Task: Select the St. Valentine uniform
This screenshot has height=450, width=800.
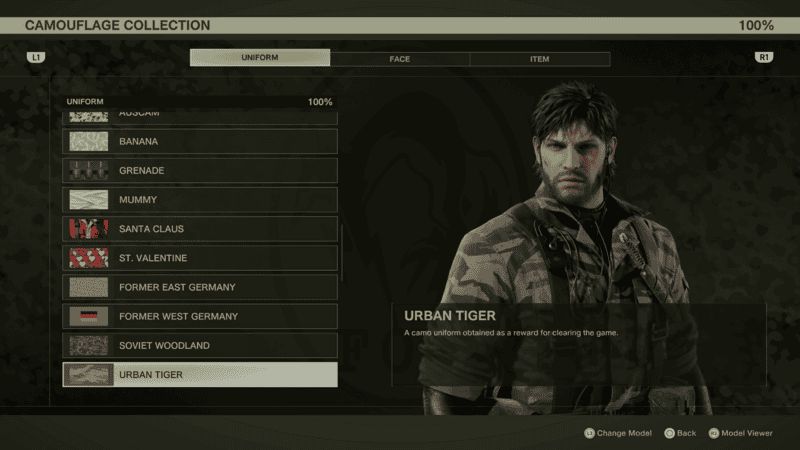Action: click(200, 258)
